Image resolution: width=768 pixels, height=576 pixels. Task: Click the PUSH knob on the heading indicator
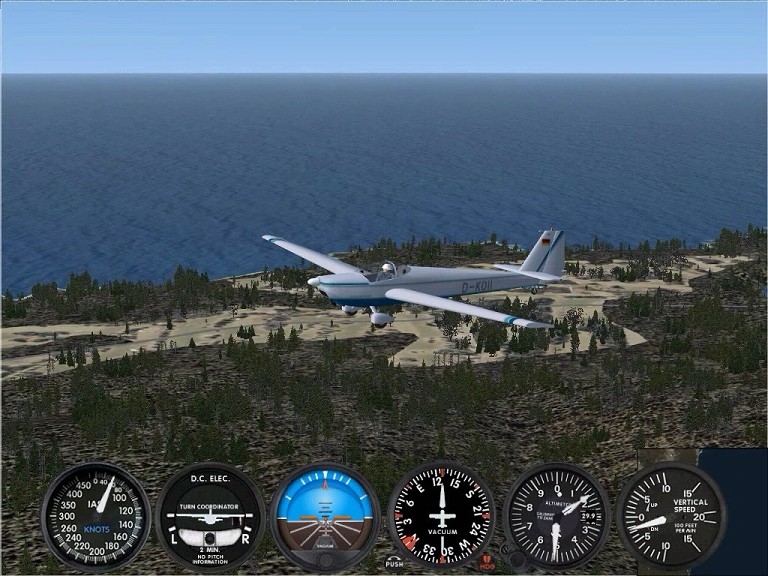395,561
